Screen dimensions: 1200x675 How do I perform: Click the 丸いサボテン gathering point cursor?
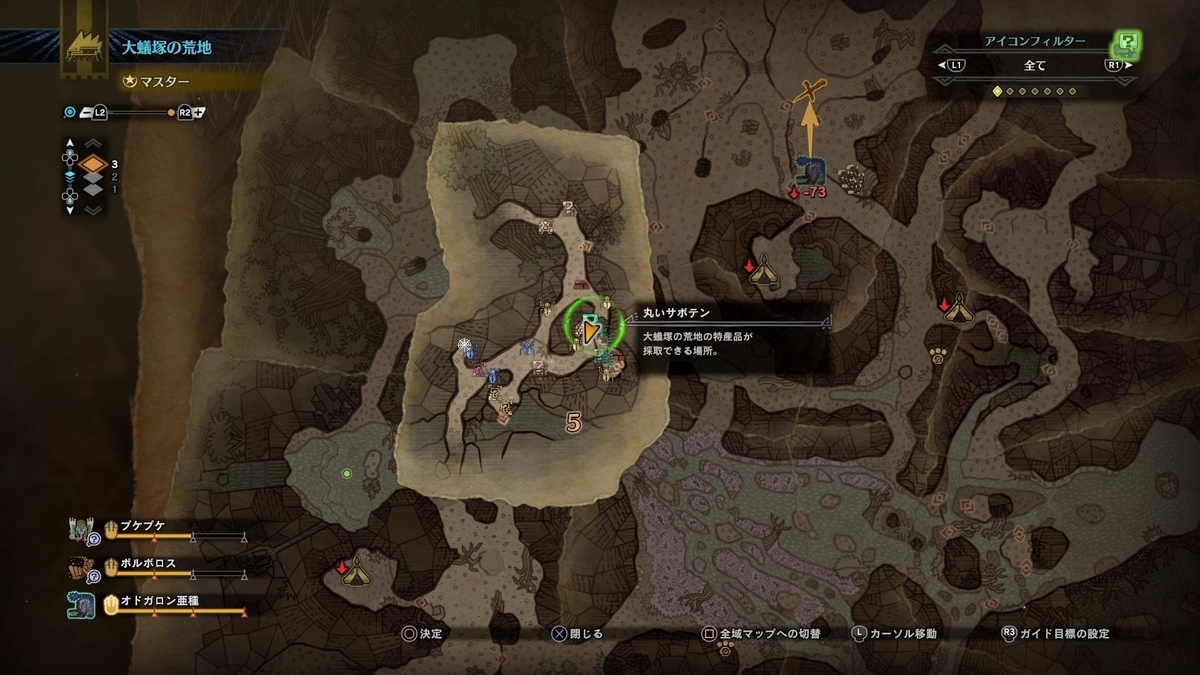pos(593,327)
